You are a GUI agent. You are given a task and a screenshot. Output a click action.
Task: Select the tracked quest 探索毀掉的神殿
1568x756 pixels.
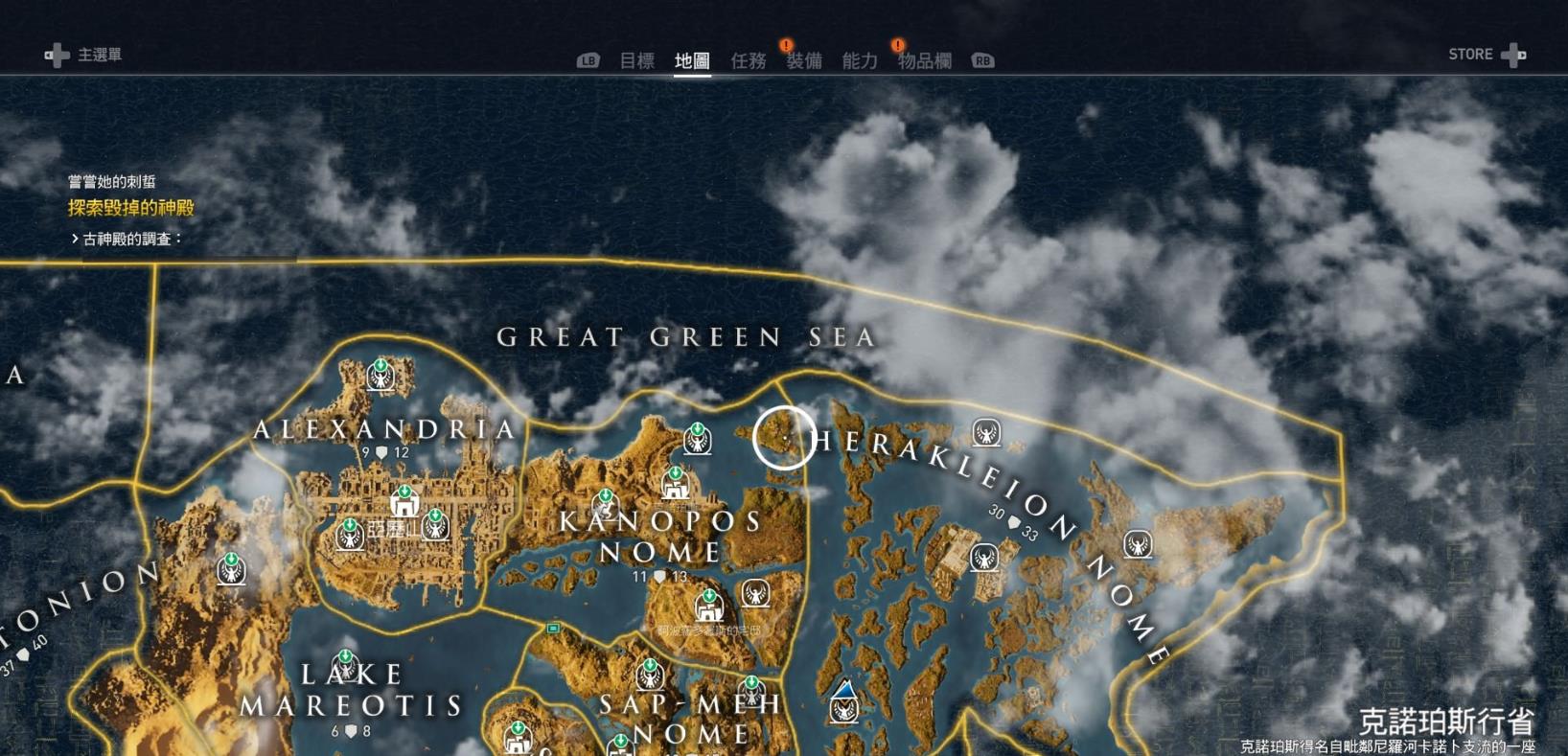tap(130, 207)
